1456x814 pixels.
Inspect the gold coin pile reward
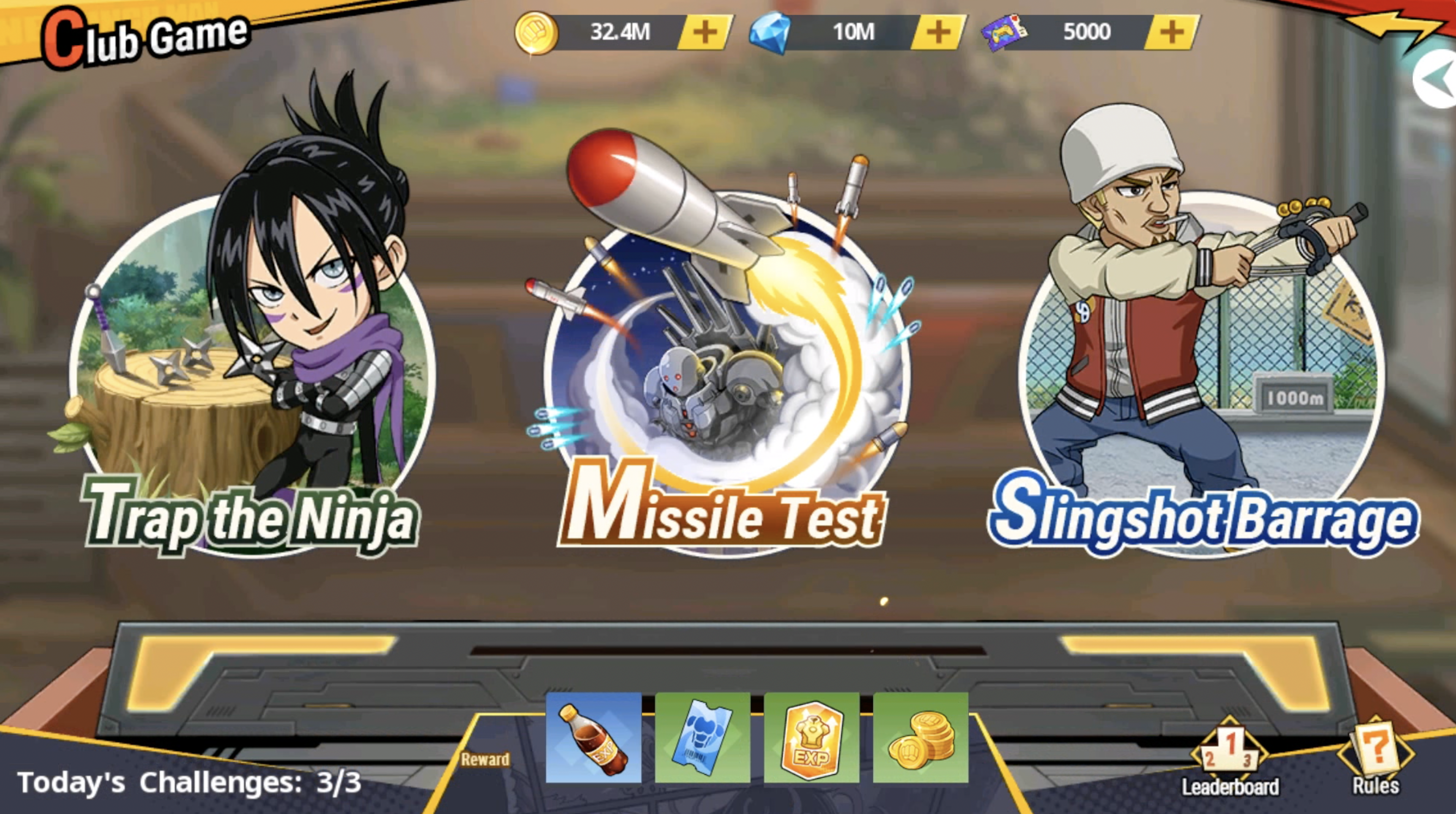coord(921,738)
